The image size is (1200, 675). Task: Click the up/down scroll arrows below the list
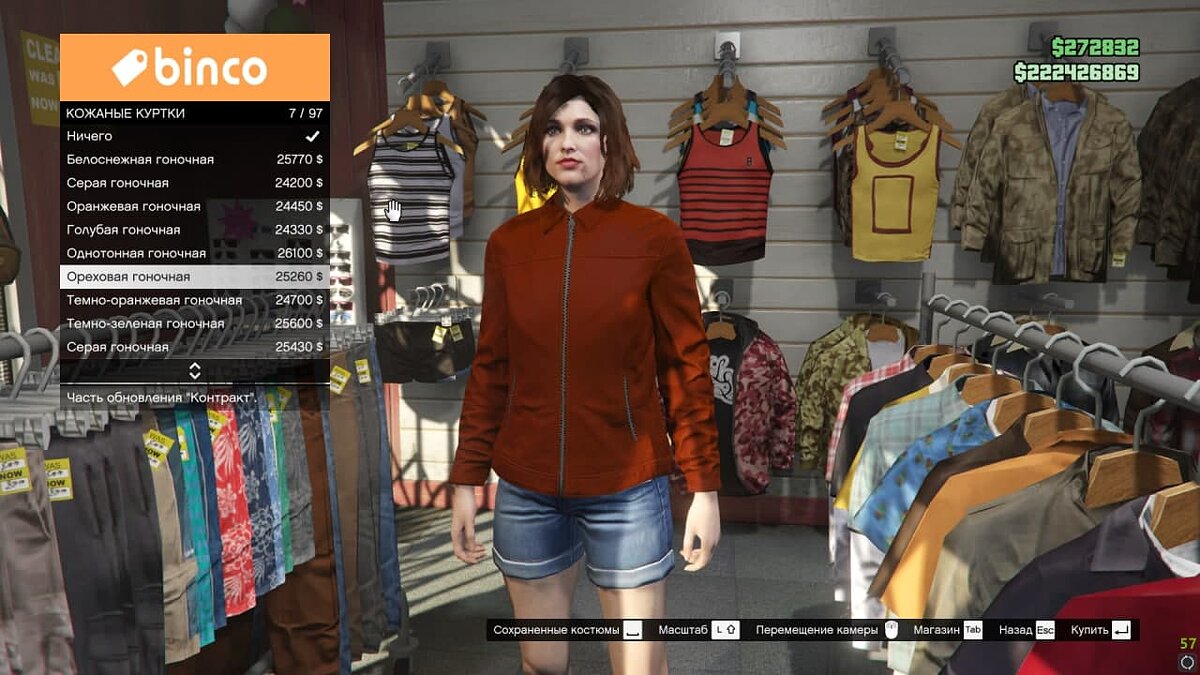[195, 371]
